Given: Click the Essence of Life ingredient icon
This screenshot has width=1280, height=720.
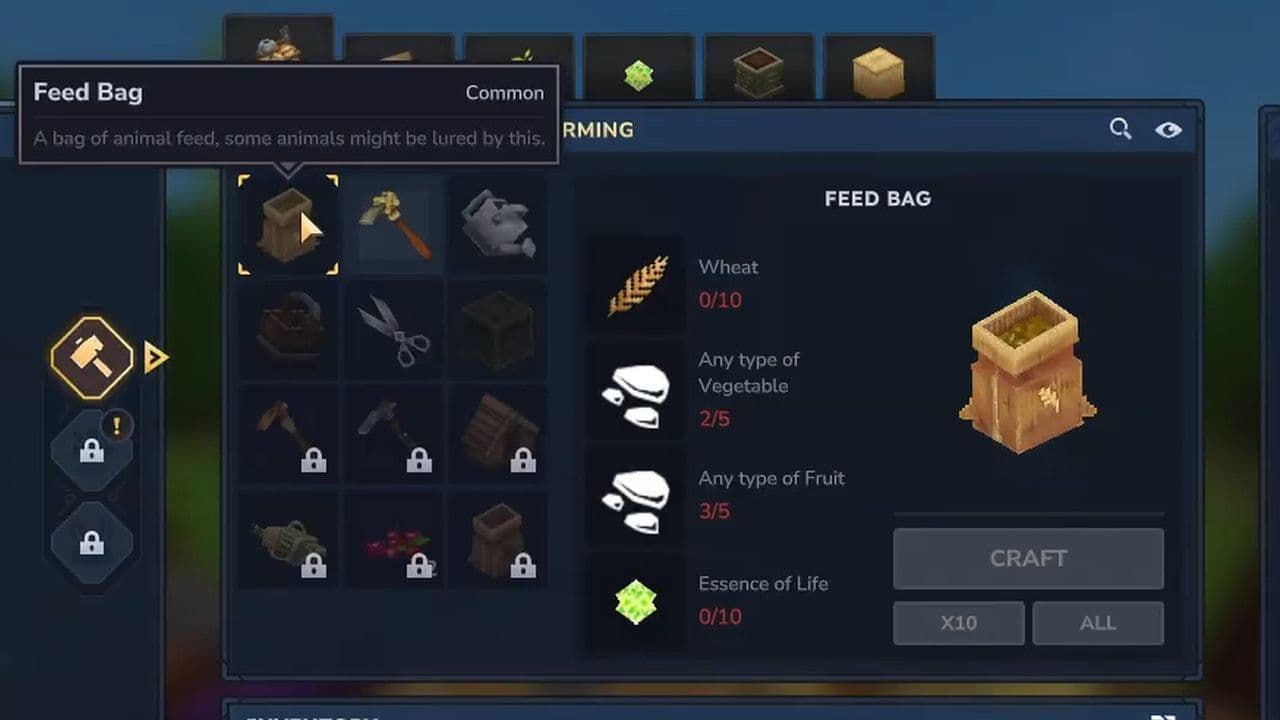Looking at the screenshot, I should (x=637, y=602).
